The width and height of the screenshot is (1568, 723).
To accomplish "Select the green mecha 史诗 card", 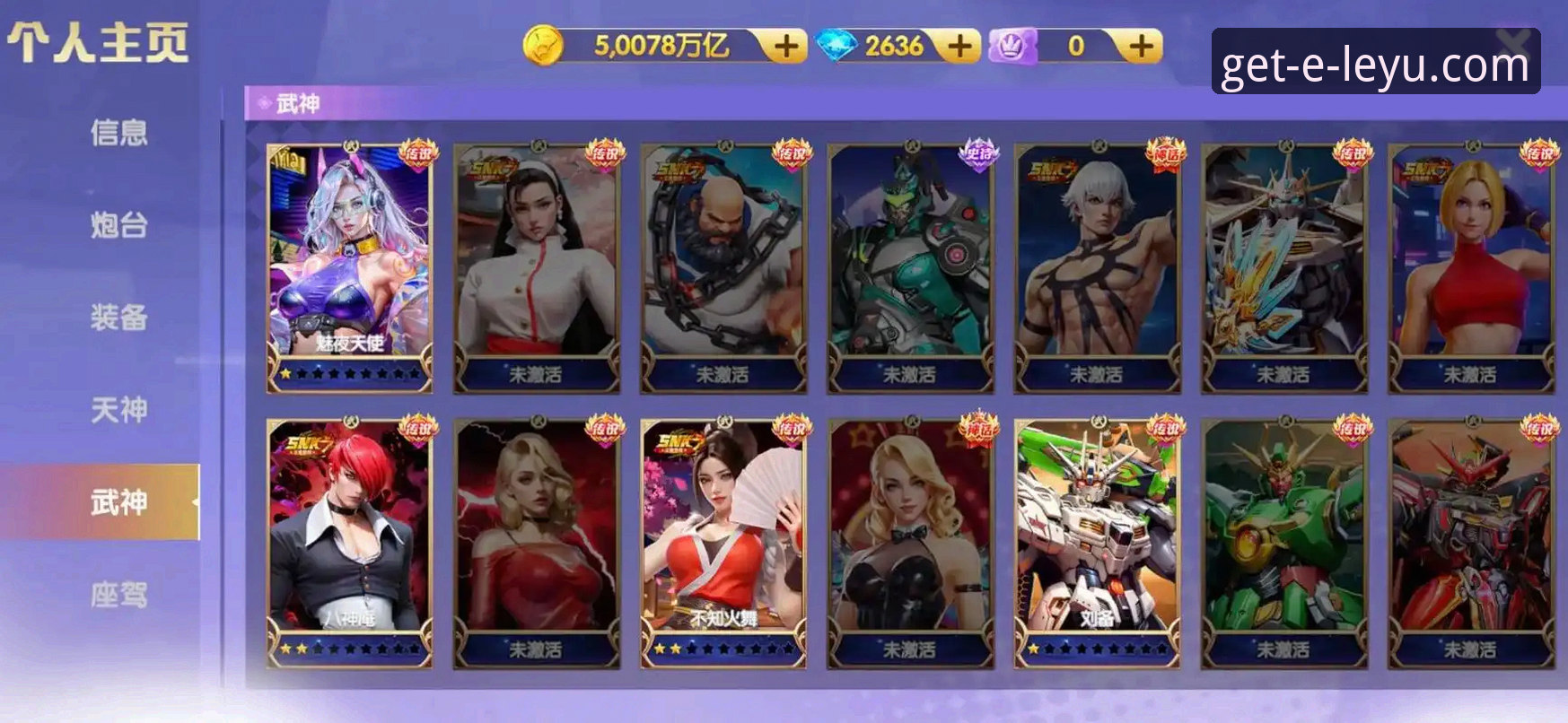I will (910, 266).
